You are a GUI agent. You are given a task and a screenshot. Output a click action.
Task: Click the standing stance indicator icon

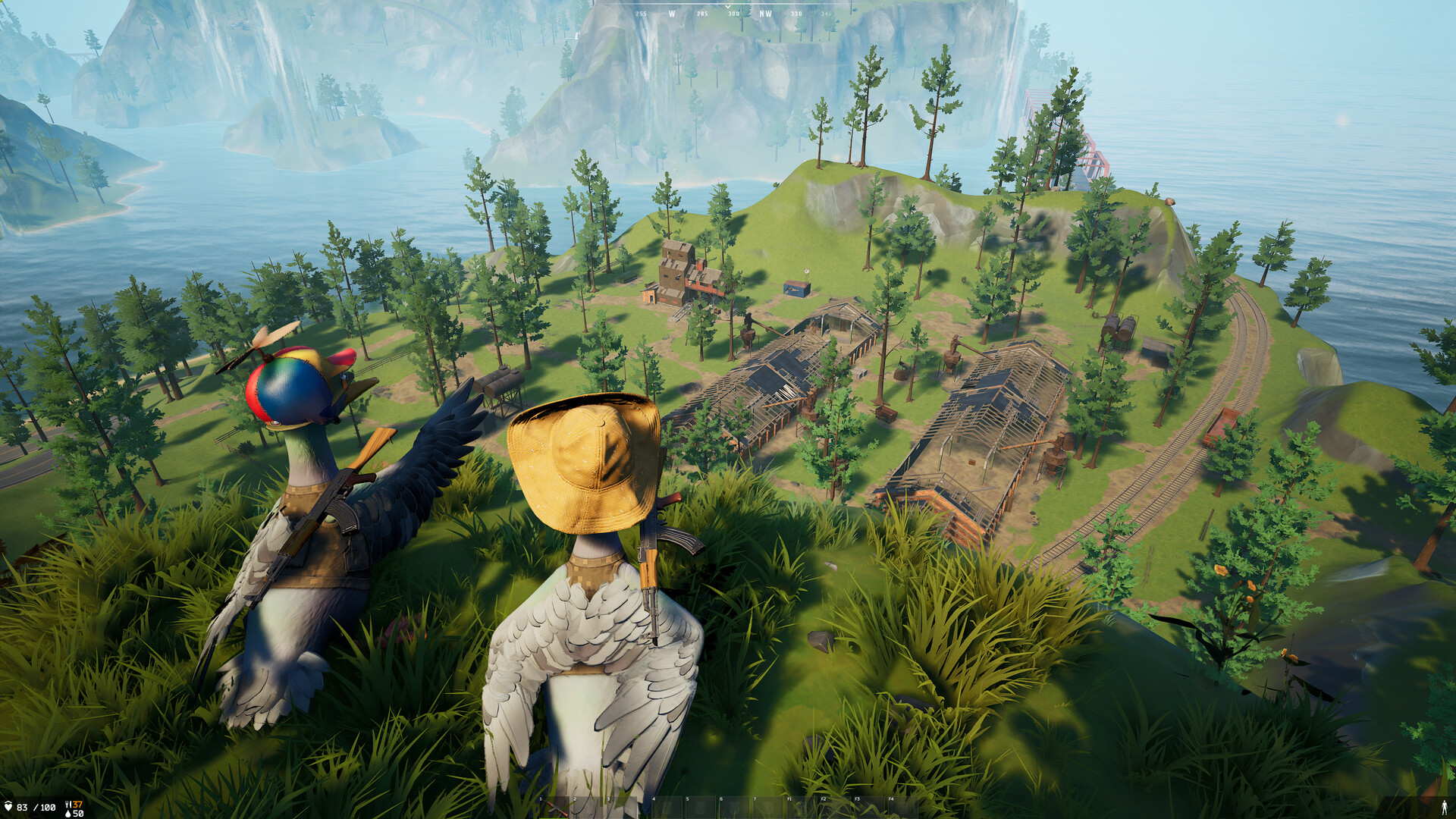tap(1444, 808)
